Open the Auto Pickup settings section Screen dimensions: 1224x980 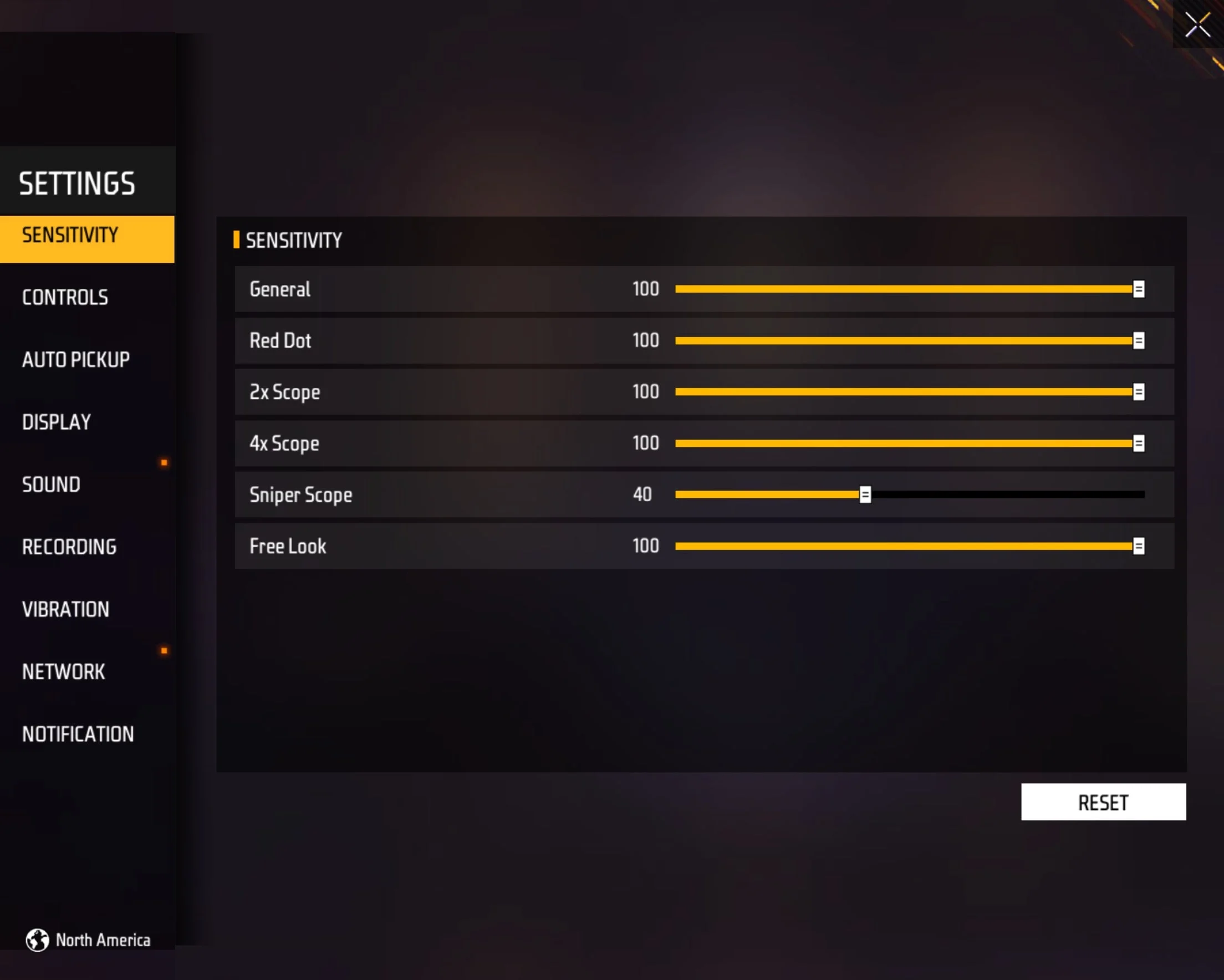click(x=75, y=359)
